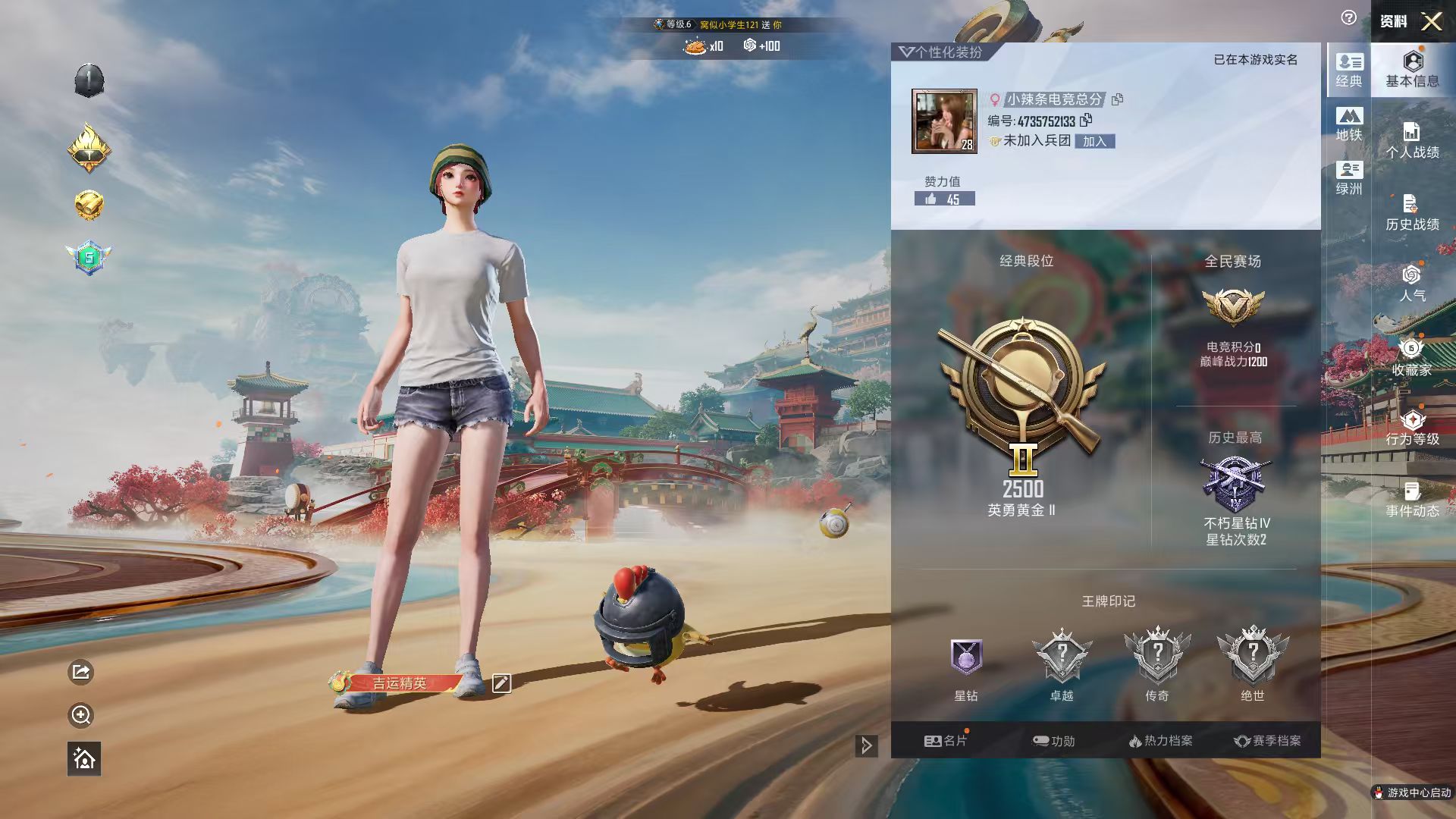This screenshot has width=1456, height=819.
Task: Click the 加入 join clan button
Action: (1094, 142)
